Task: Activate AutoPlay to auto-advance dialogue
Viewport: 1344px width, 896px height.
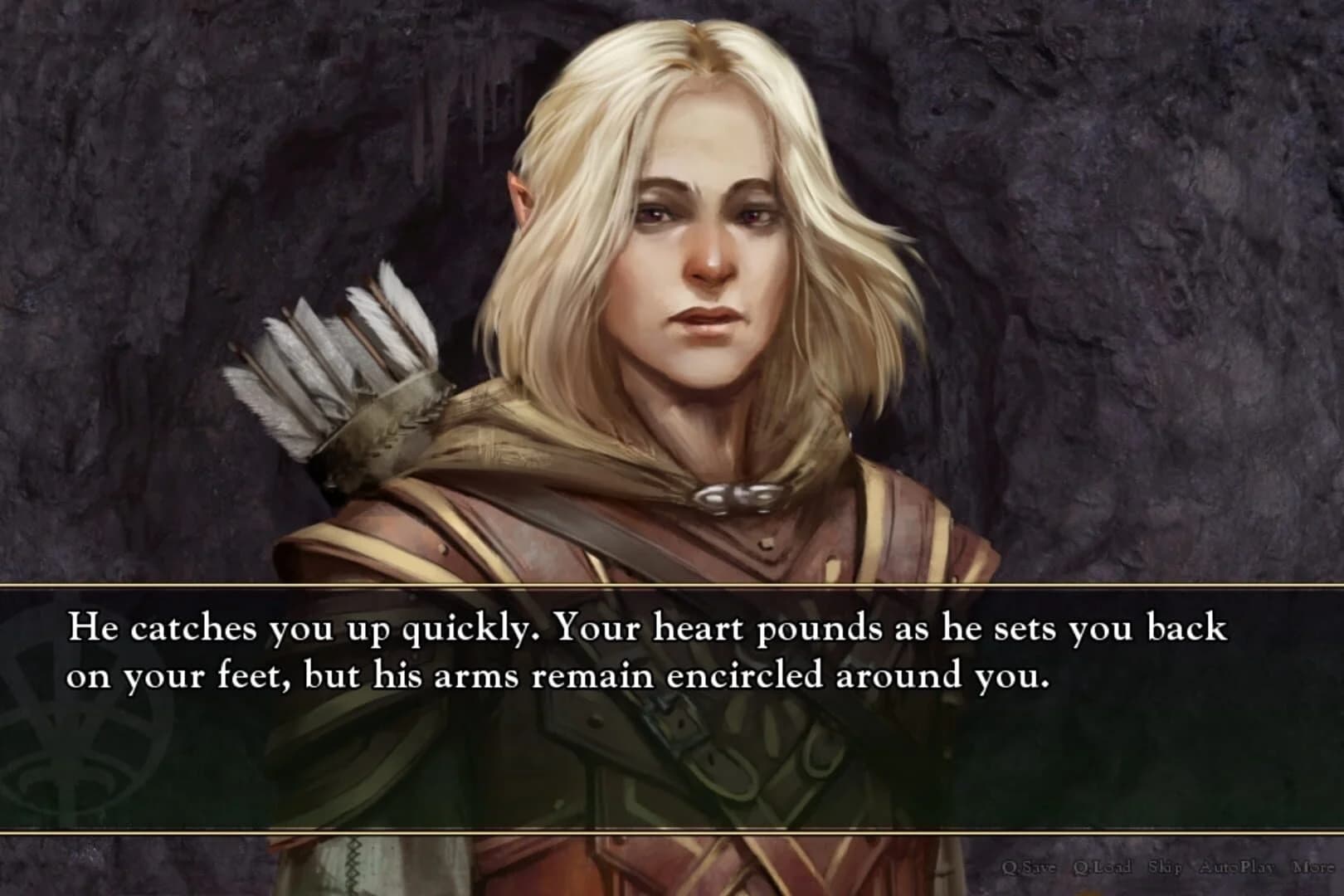Action: [1236, 867]
